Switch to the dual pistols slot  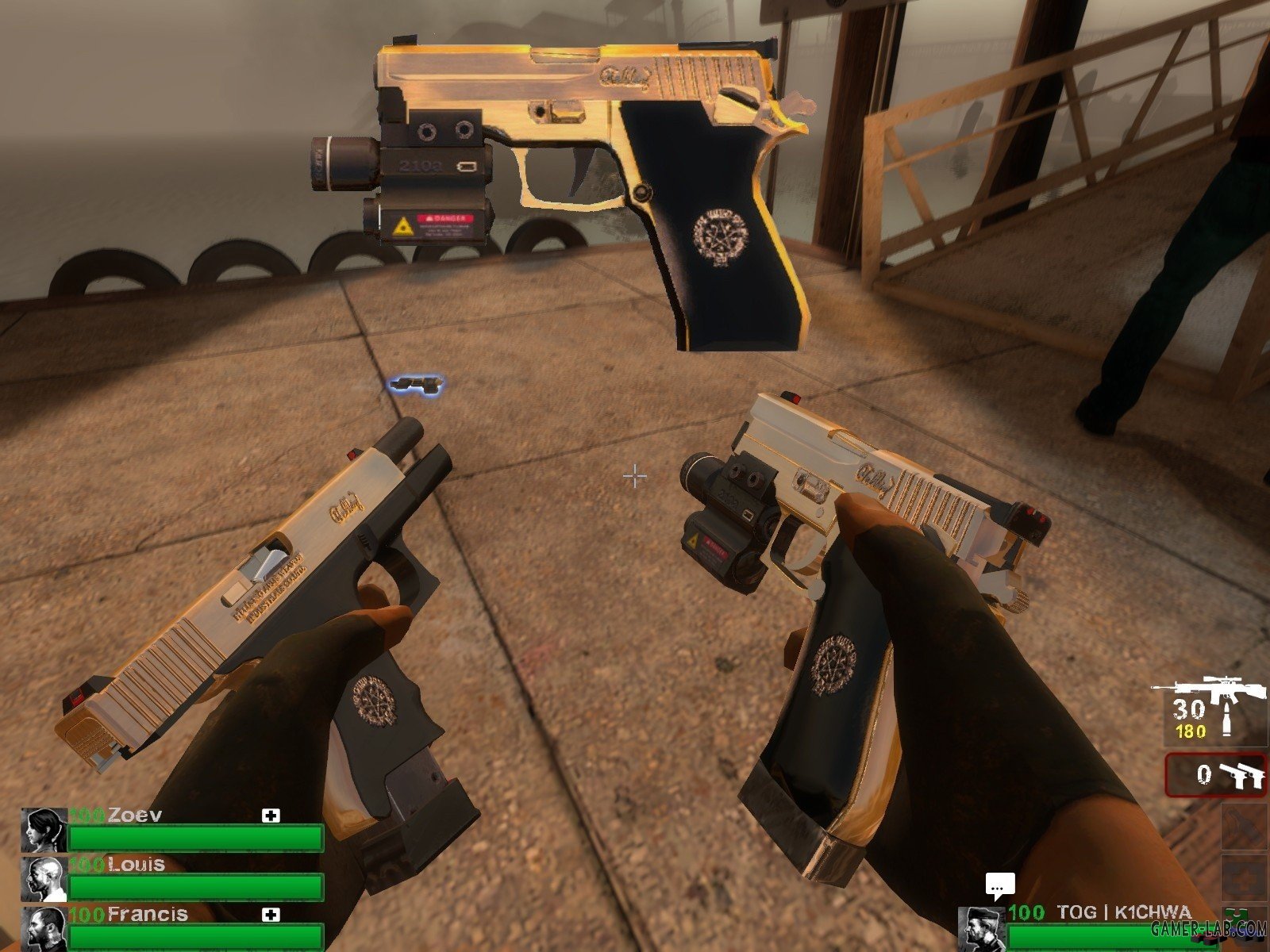(1216, 774)
